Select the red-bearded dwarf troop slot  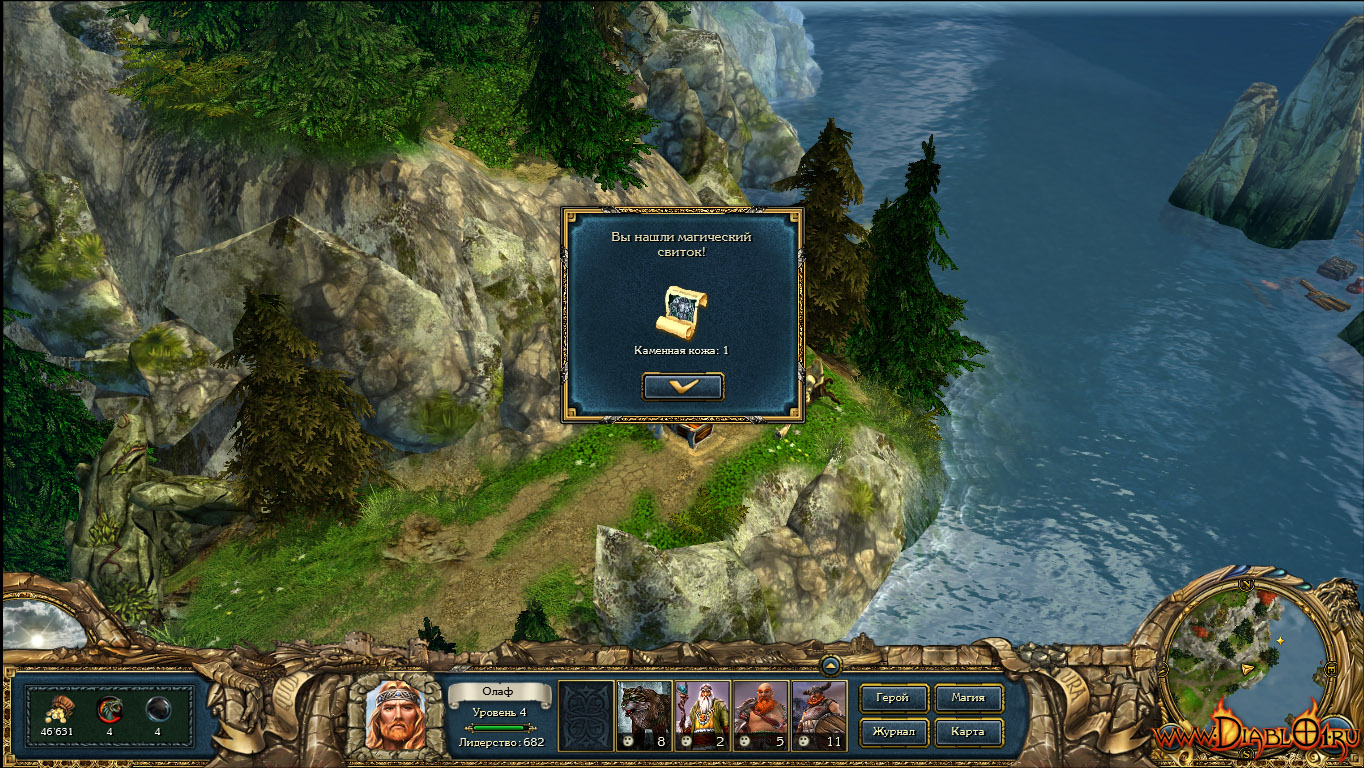761,715
